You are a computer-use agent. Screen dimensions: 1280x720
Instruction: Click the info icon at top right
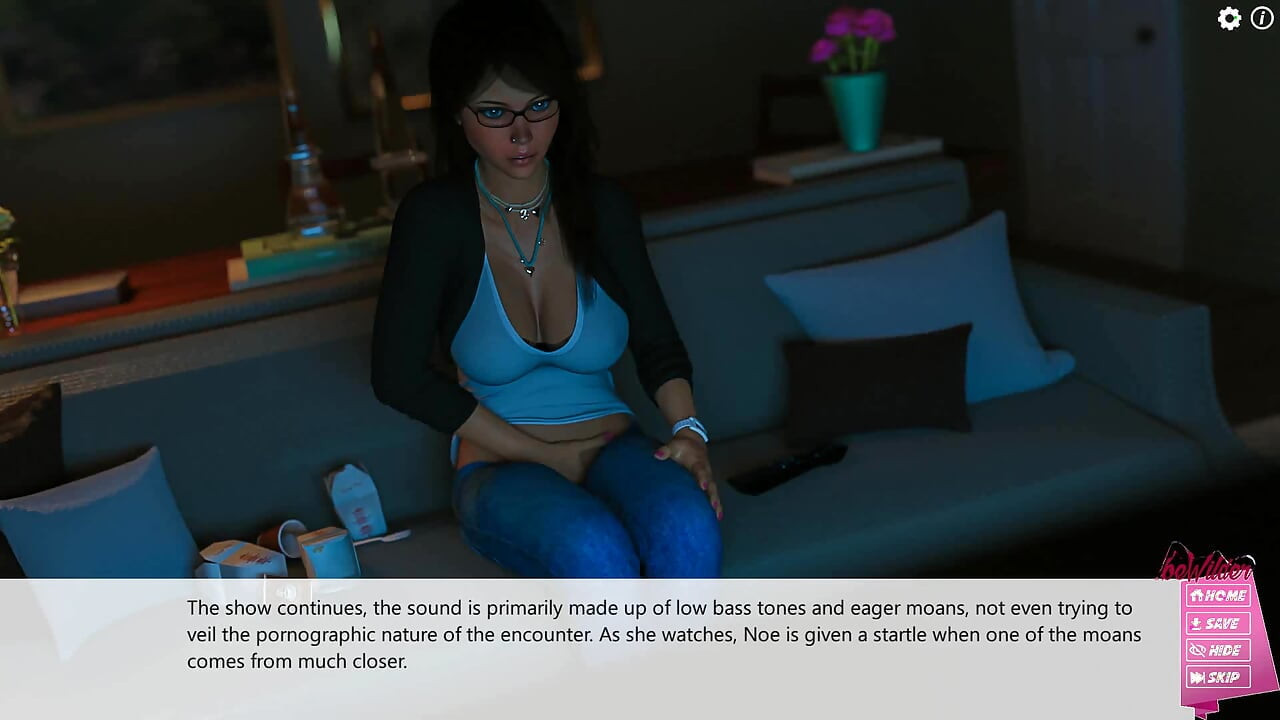pyautogui.click(x=1261, y=18)
